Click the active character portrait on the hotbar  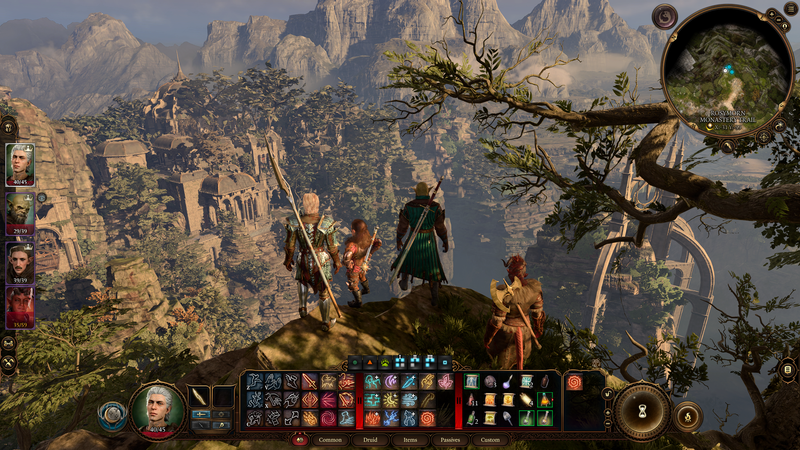tap(157, 409)
